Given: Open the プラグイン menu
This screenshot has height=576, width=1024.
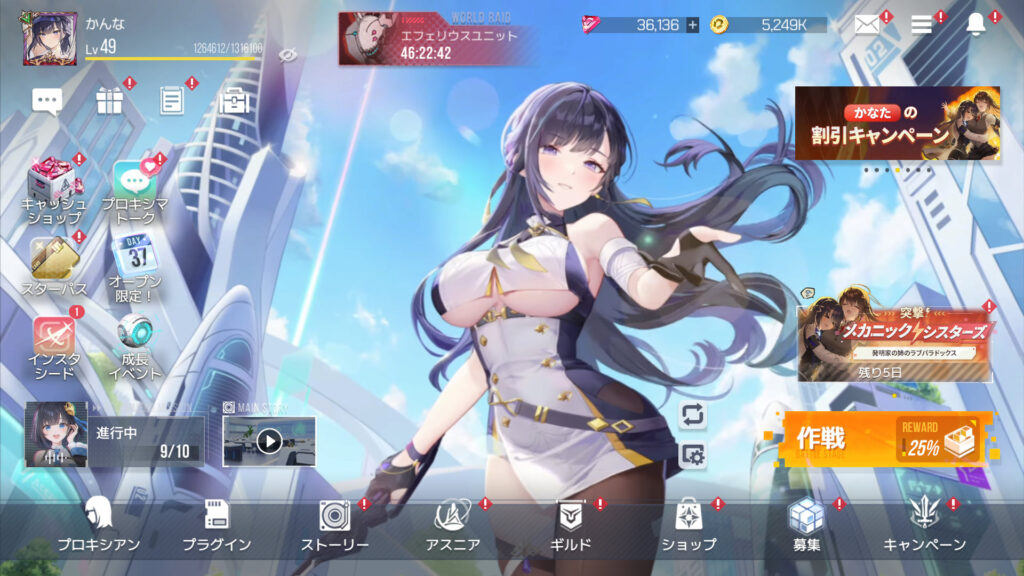Looking at the screenshot, I should coord(216,524).
